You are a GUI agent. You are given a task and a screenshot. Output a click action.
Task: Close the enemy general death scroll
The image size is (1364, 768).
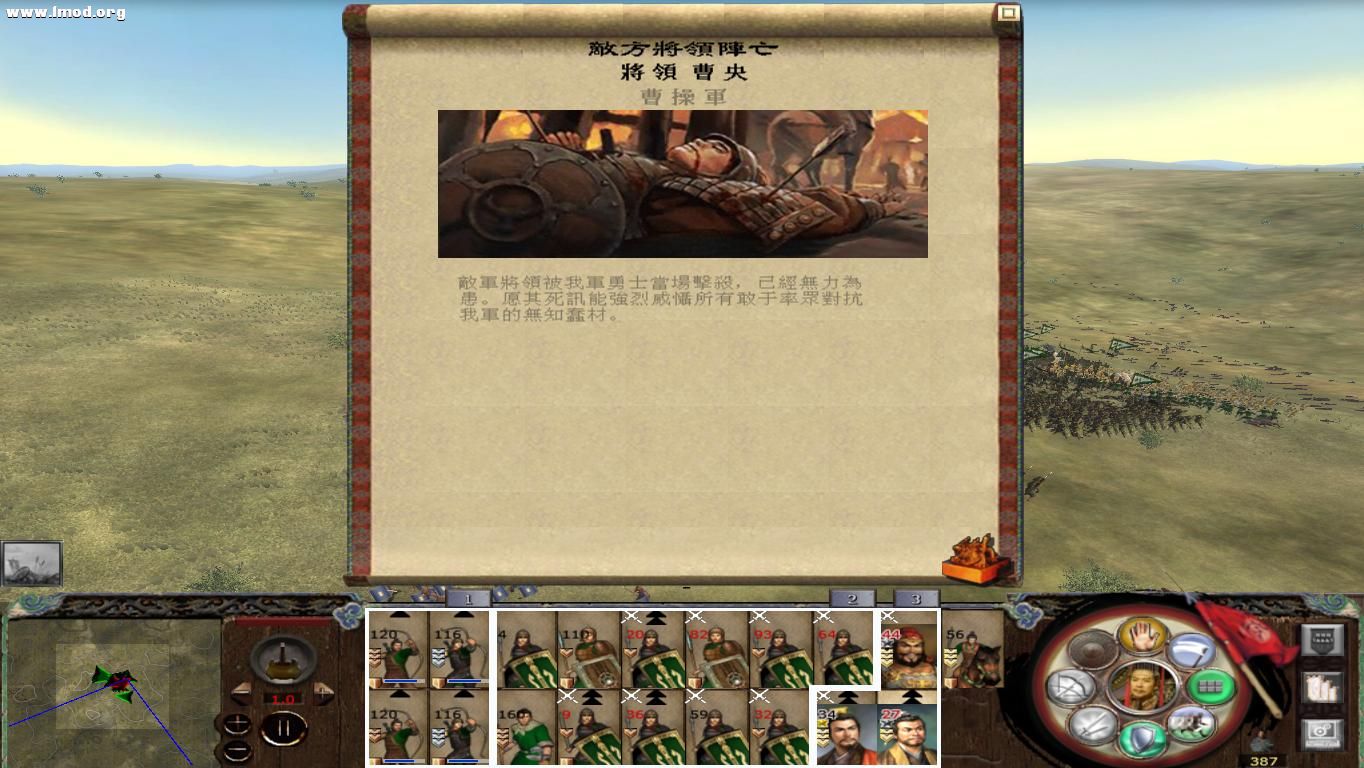pos(1007,13)
